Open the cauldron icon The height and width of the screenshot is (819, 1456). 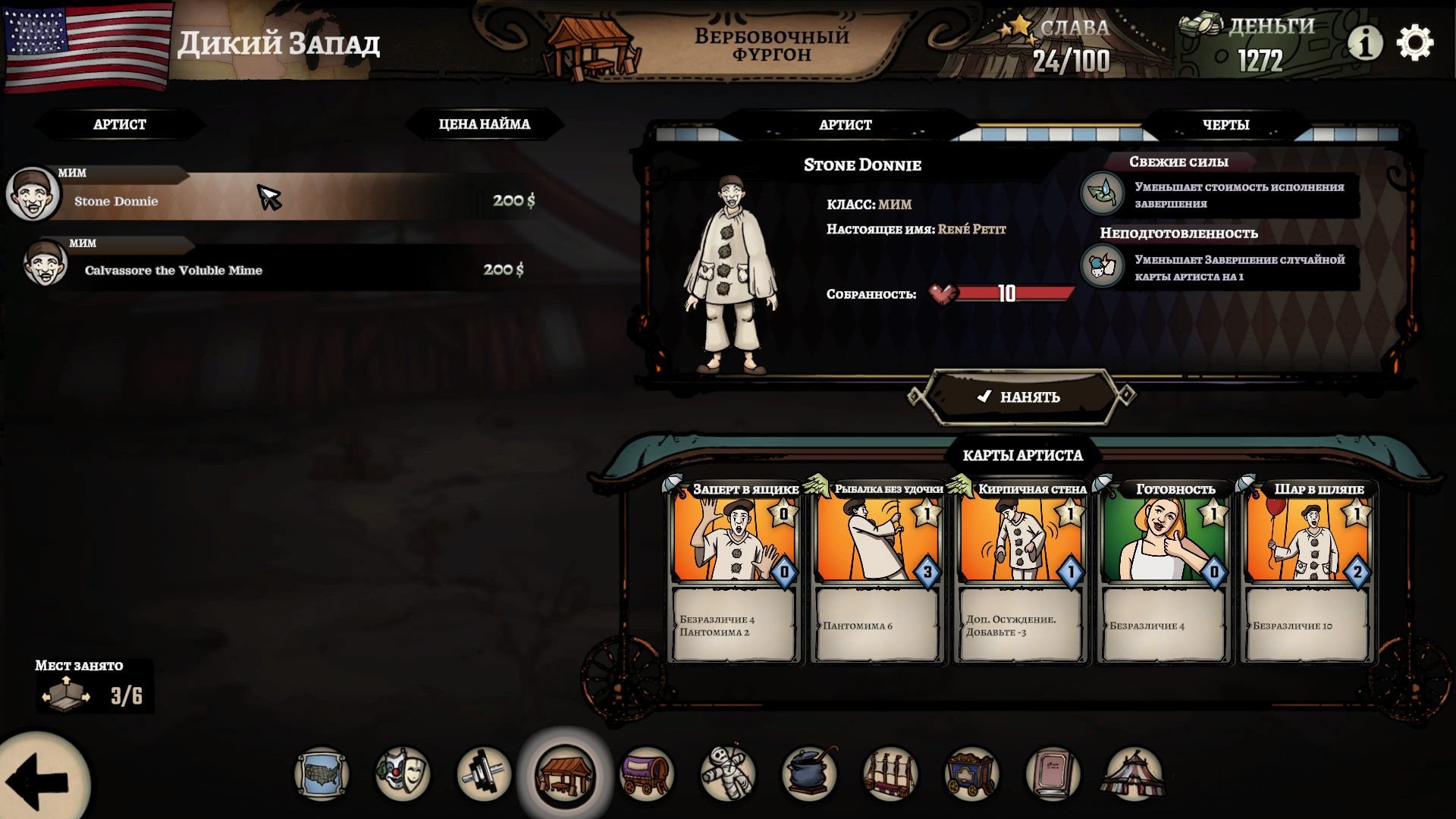(808, 774)
